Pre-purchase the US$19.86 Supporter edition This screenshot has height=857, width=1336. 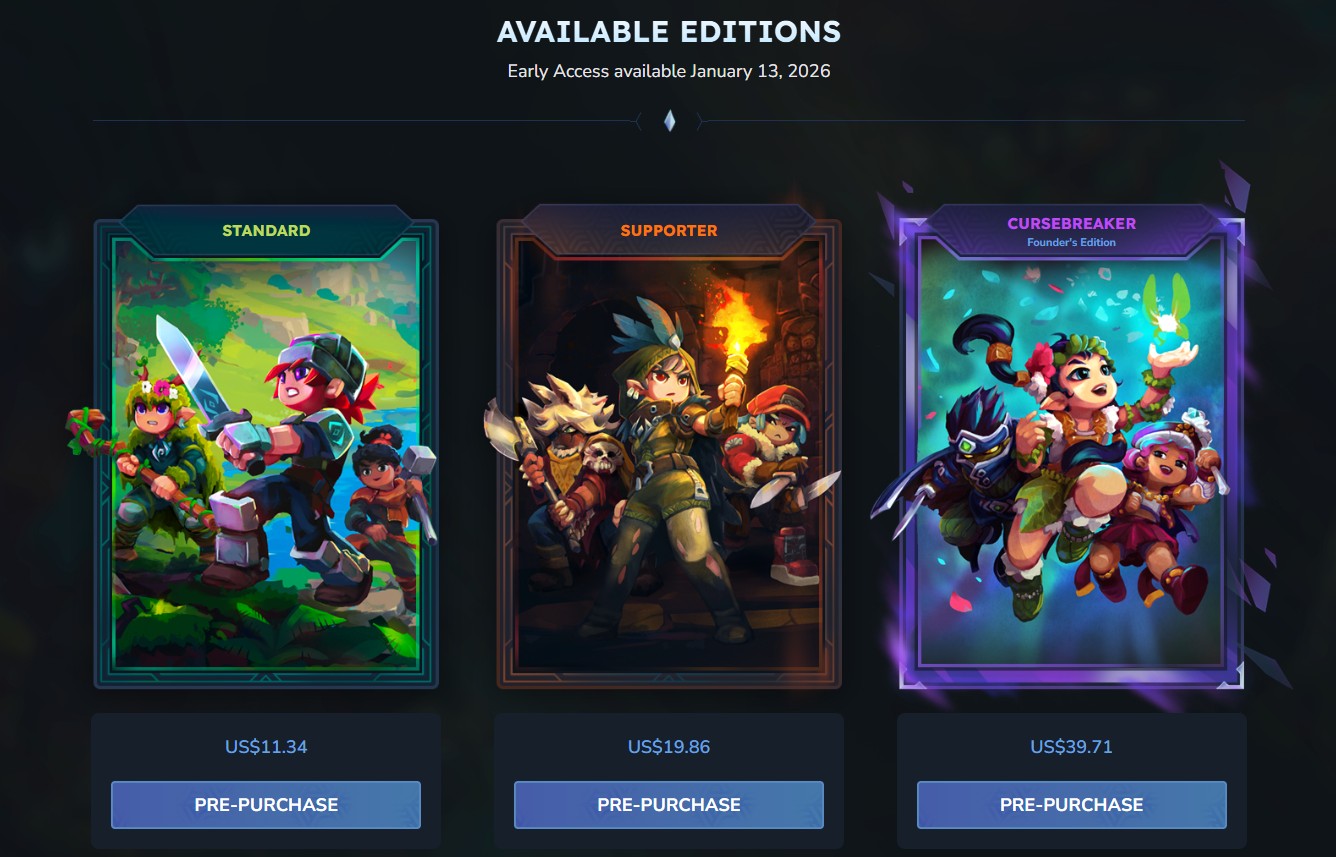click(x=669, y=805)
